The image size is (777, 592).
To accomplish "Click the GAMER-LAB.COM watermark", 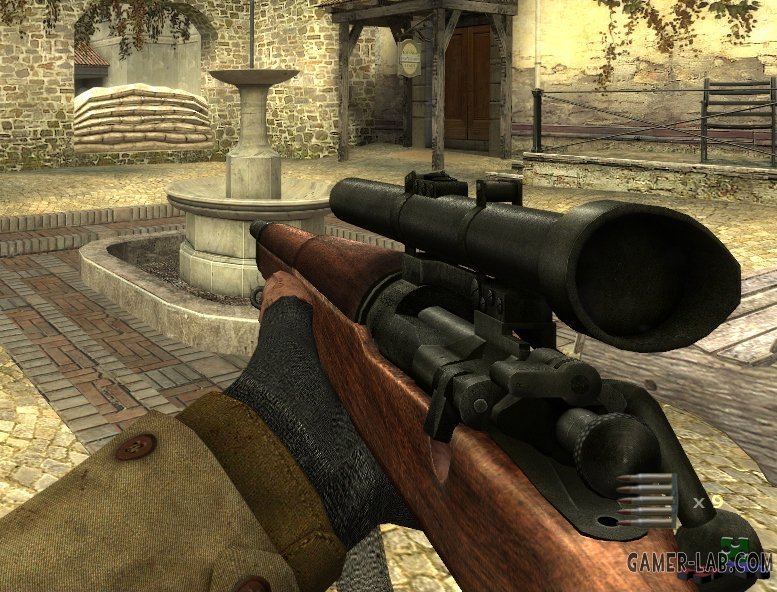I will 699,562.
